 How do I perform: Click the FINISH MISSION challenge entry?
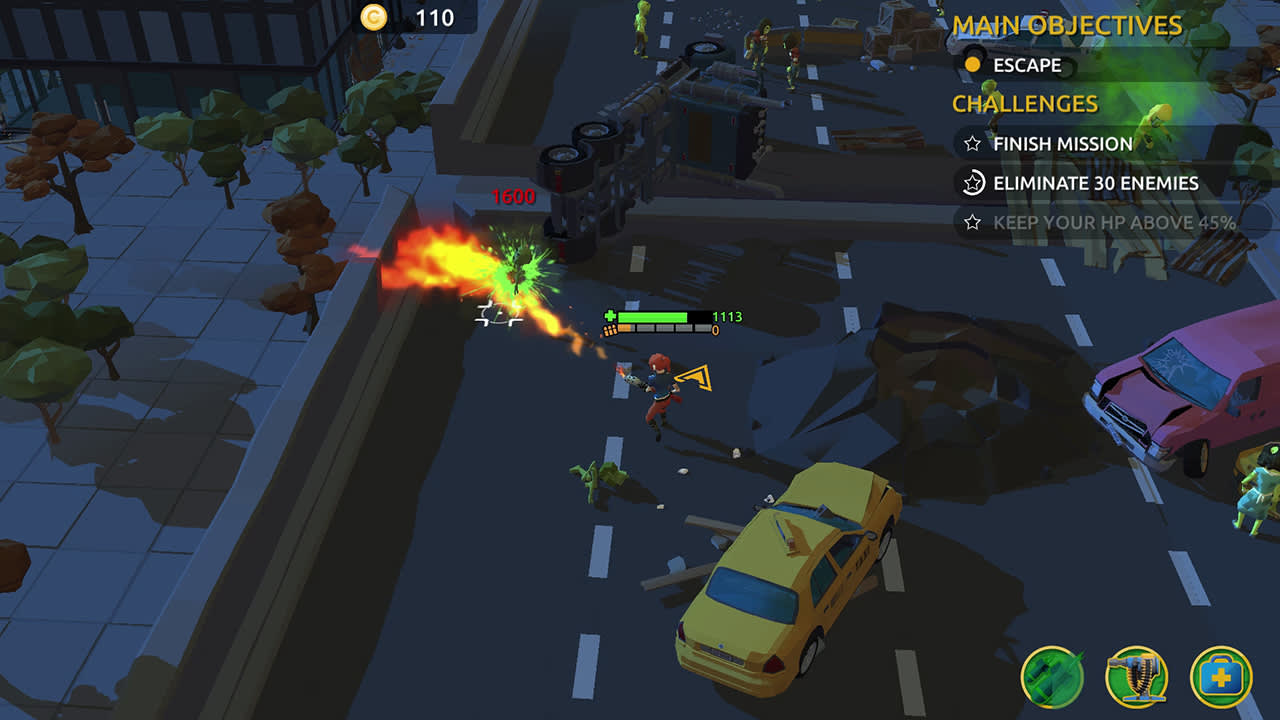click(1060, 144)
